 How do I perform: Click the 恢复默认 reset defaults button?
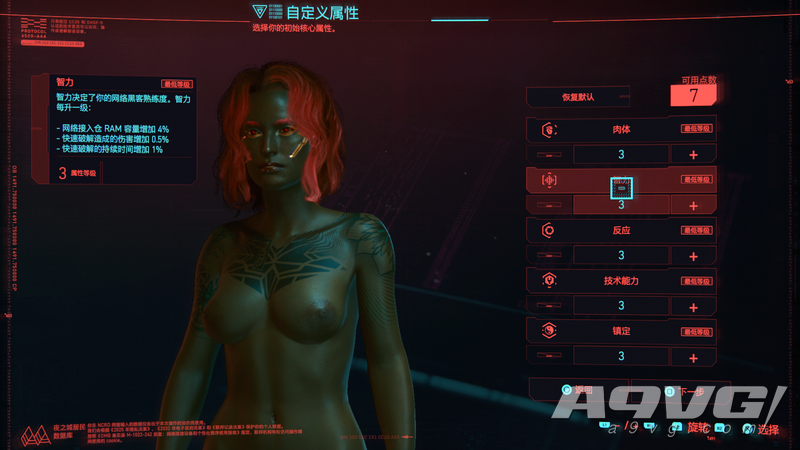pos(578,97)
